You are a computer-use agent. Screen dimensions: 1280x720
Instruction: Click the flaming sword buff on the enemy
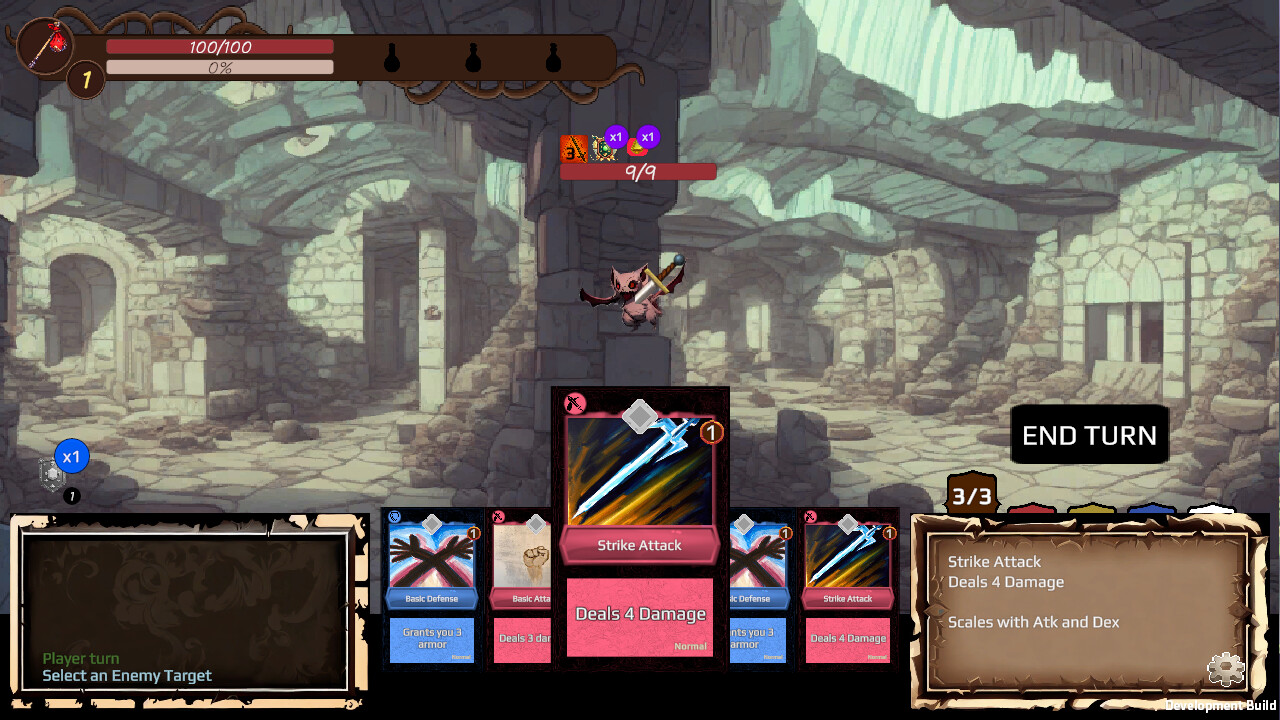coord(576,148)
